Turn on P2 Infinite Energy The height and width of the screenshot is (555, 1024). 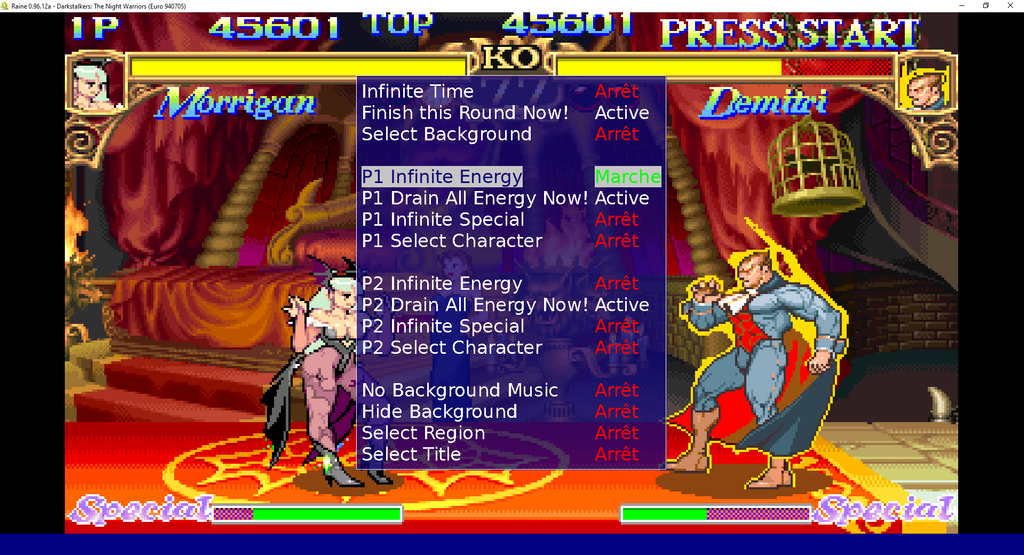pos(442,284)
